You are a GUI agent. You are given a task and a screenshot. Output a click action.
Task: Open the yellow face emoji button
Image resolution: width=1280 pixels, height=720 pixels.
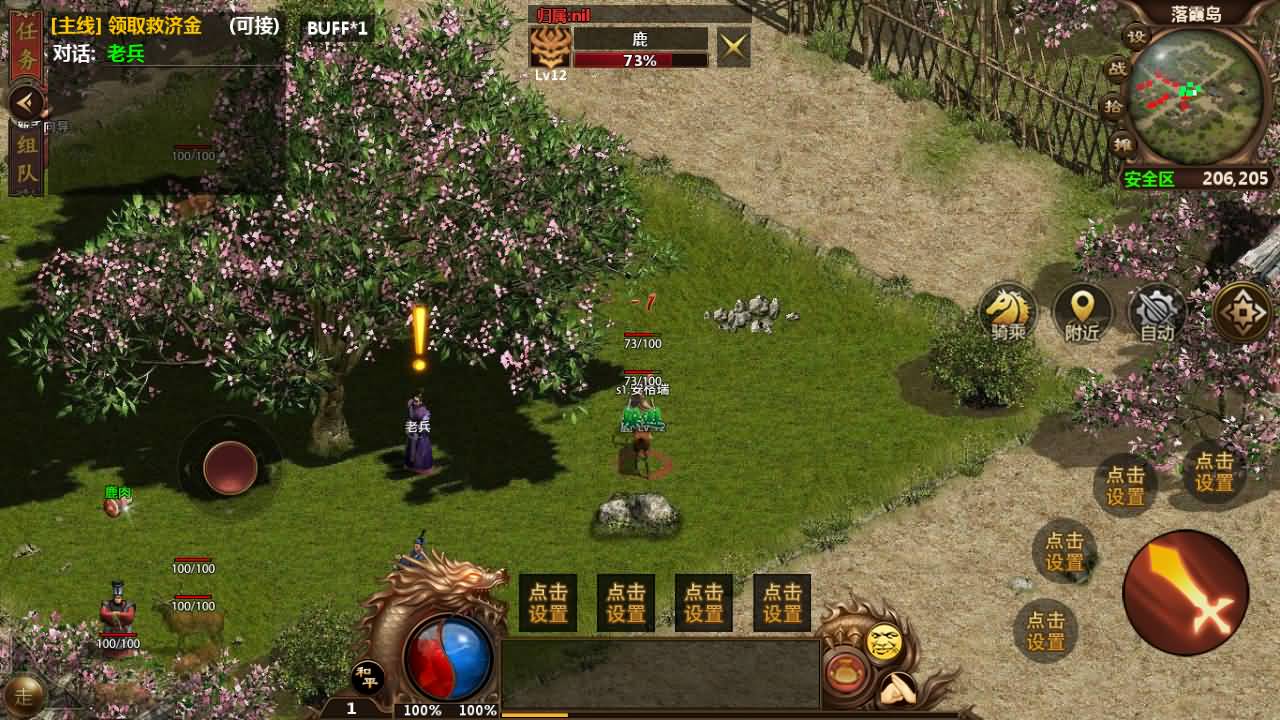tap(884, 643)
